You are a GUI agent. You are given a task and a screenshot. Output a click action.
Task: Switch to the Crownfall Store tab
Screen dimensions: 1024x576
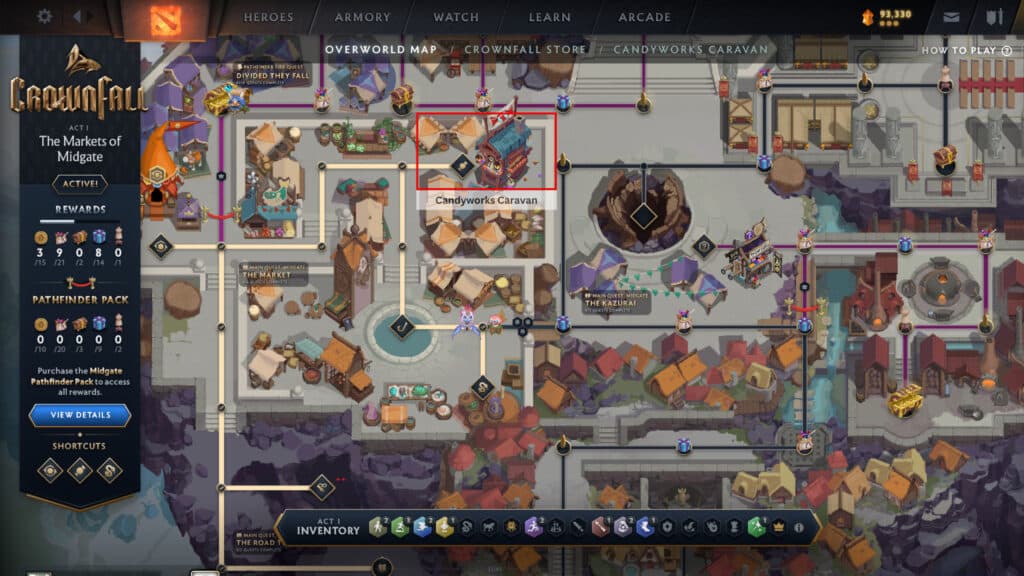coord(528,49)
